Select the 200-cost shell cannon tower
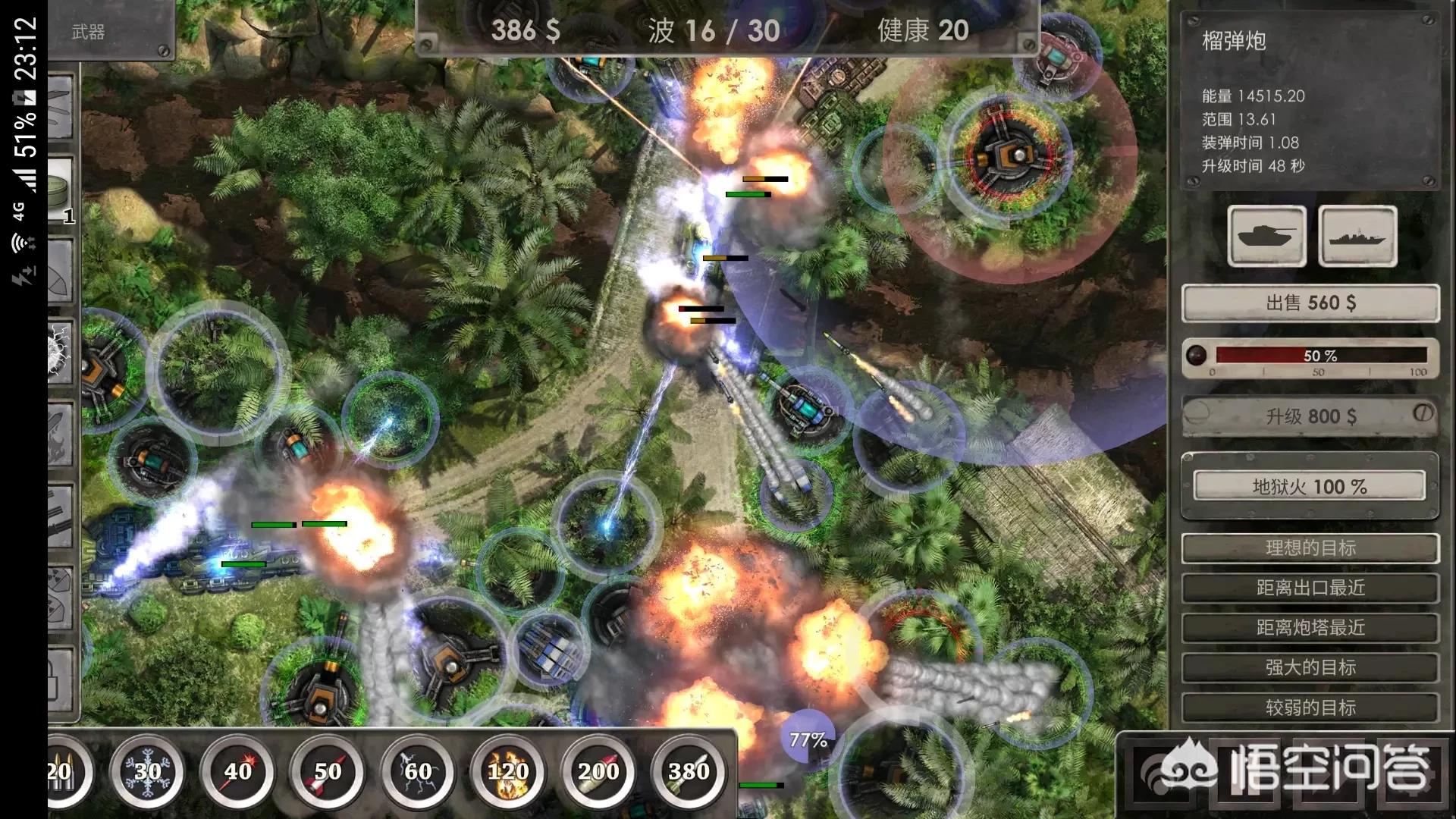The height and width of the screenshot is (819, 1456). 598,772
